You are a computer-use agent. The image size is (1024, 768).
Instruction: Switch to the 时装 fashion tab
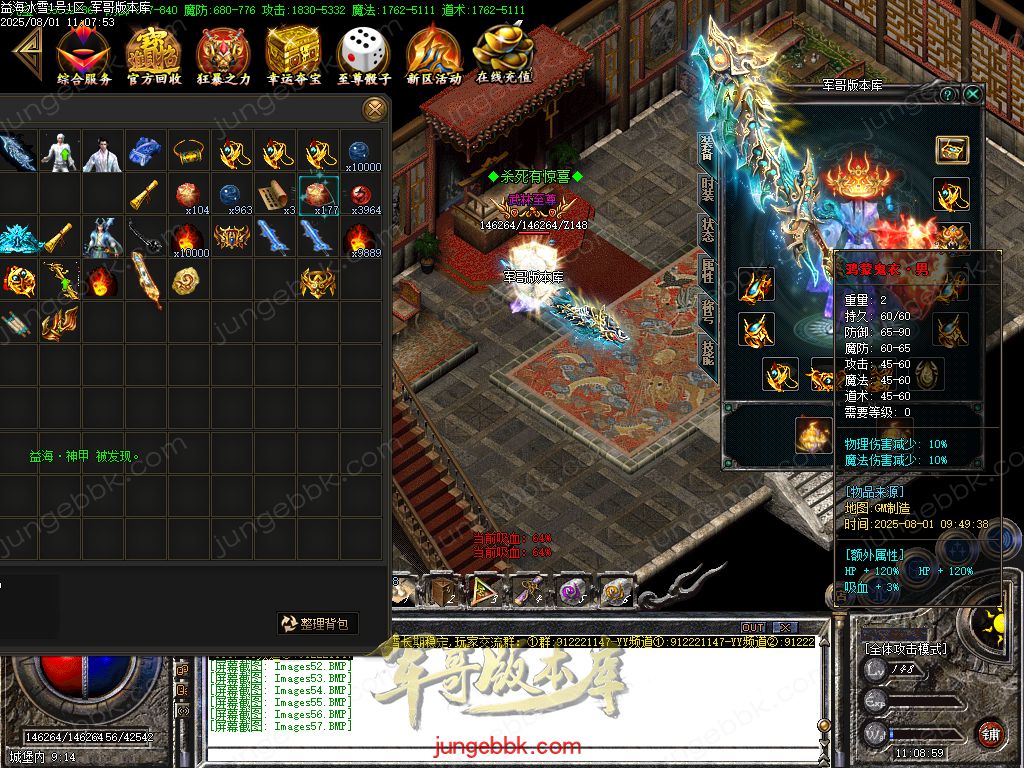click(708, 189)
